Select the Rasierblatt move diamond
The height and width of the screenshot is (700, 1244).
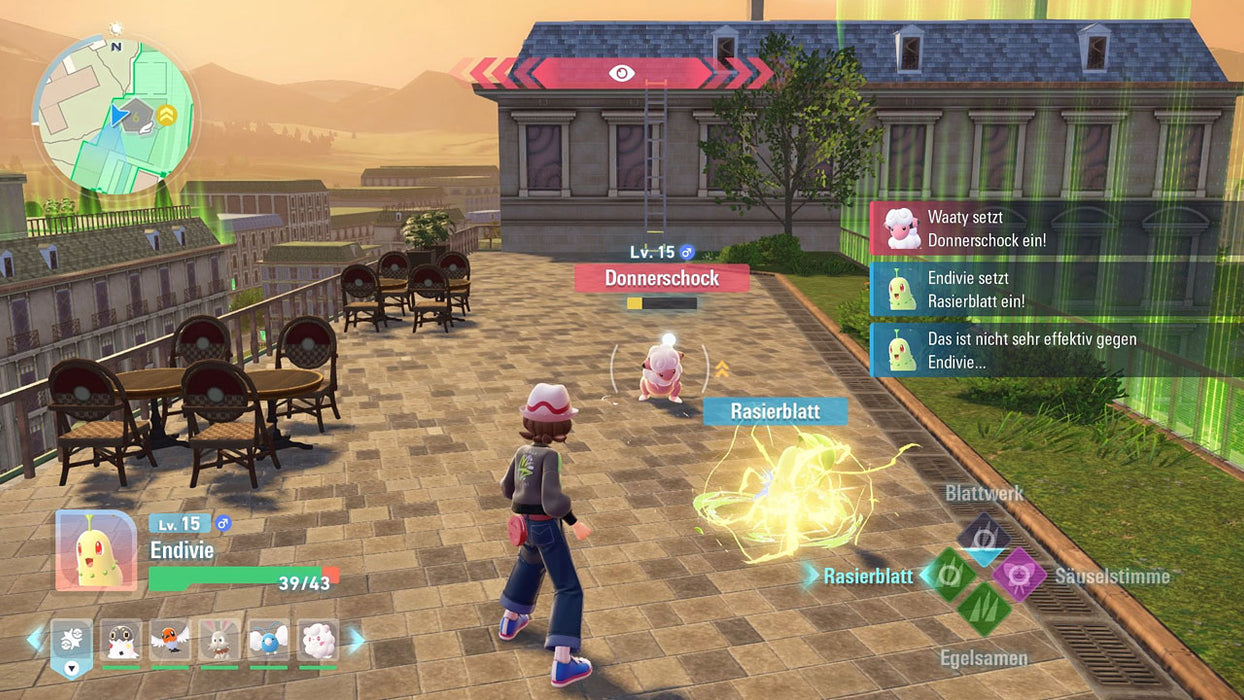pos(951,575)
